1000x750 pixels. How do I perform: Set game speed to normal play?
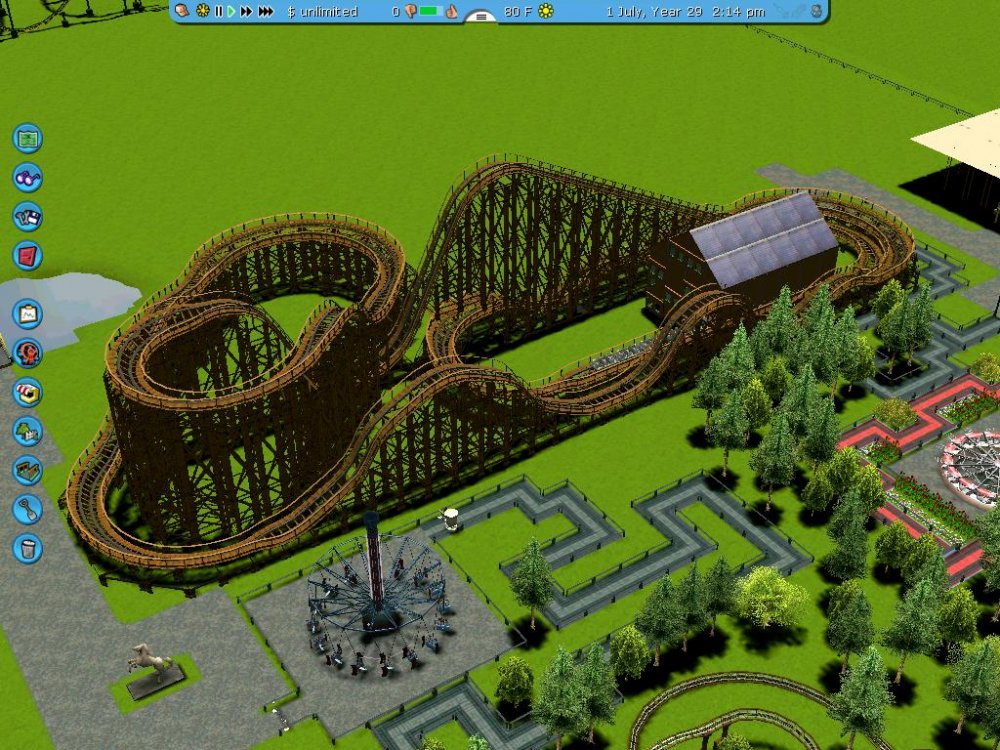(231, 11)
